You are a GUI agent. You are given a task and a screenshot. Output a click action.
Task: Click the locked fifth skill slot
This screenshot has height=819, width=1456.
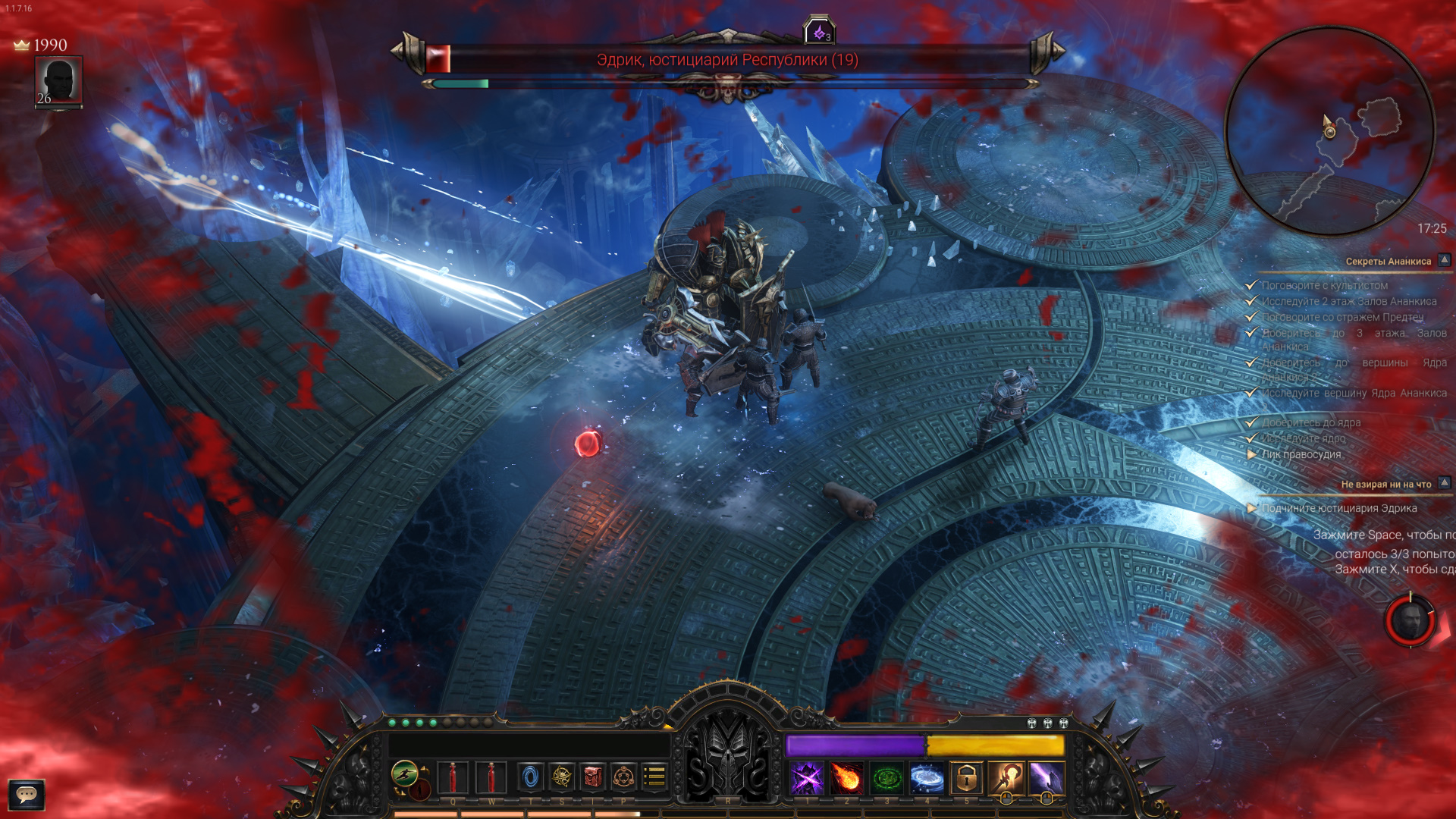point(966,778)
